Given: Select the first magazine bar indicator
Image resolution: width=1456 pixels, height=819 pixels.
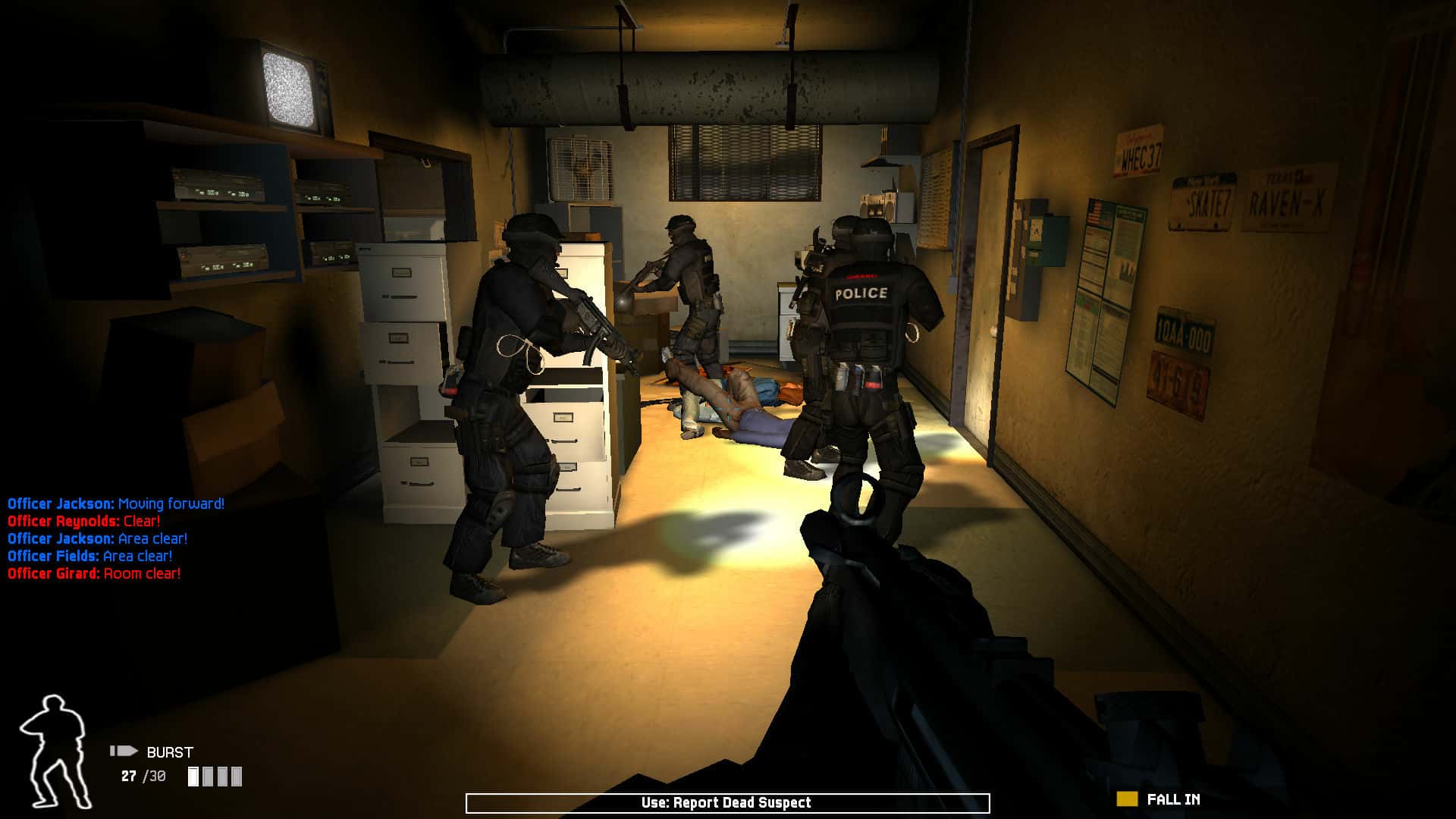Looking at the screenshot, I should point(194,777).
